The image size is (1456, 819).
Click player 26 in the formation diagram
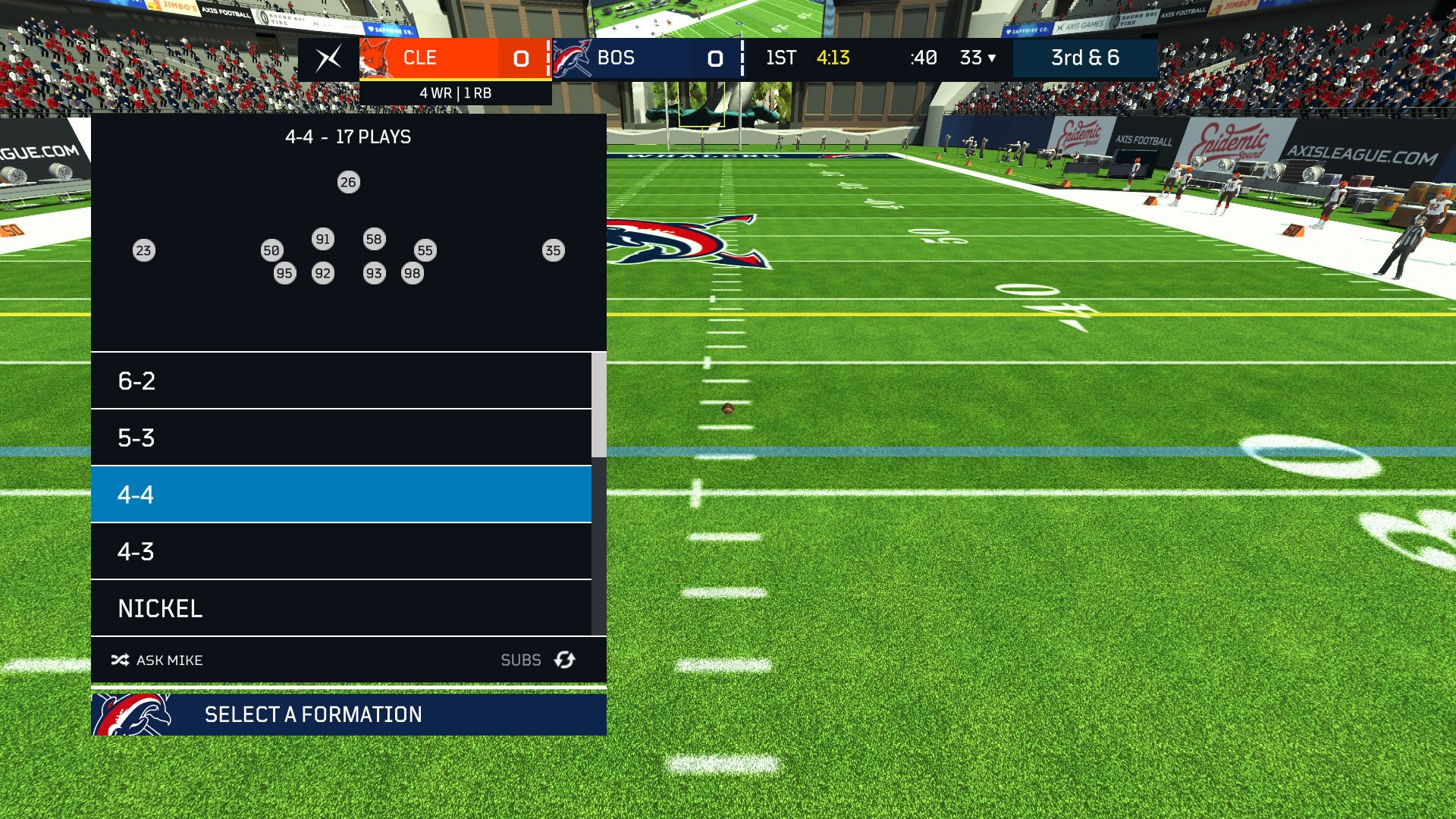[x=348, y=181]
